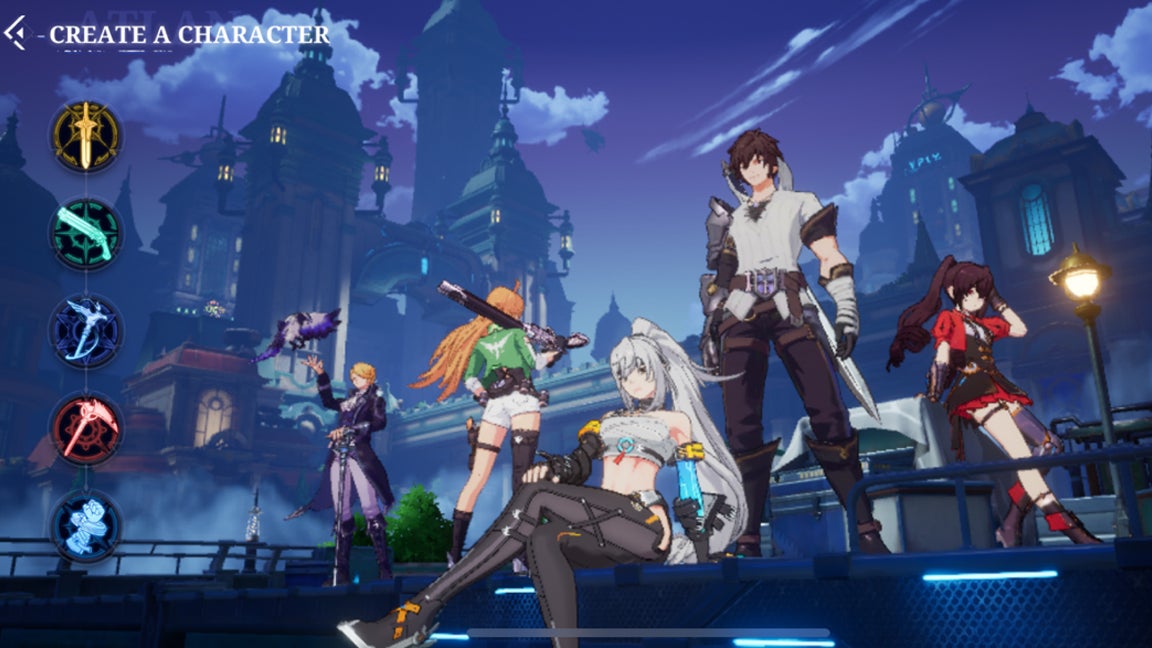
Task: Select the golden sword class icon
Action: pos(86,136)
